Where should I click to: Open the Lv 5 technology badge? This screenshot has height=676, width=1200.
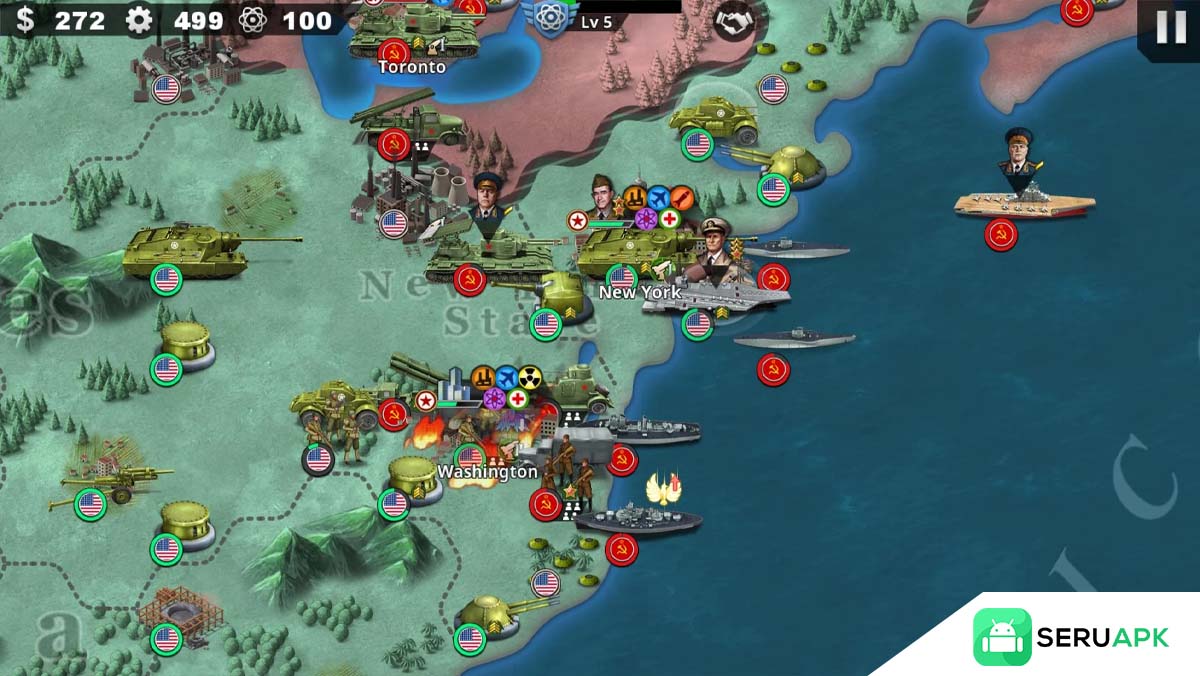(549, 17)
